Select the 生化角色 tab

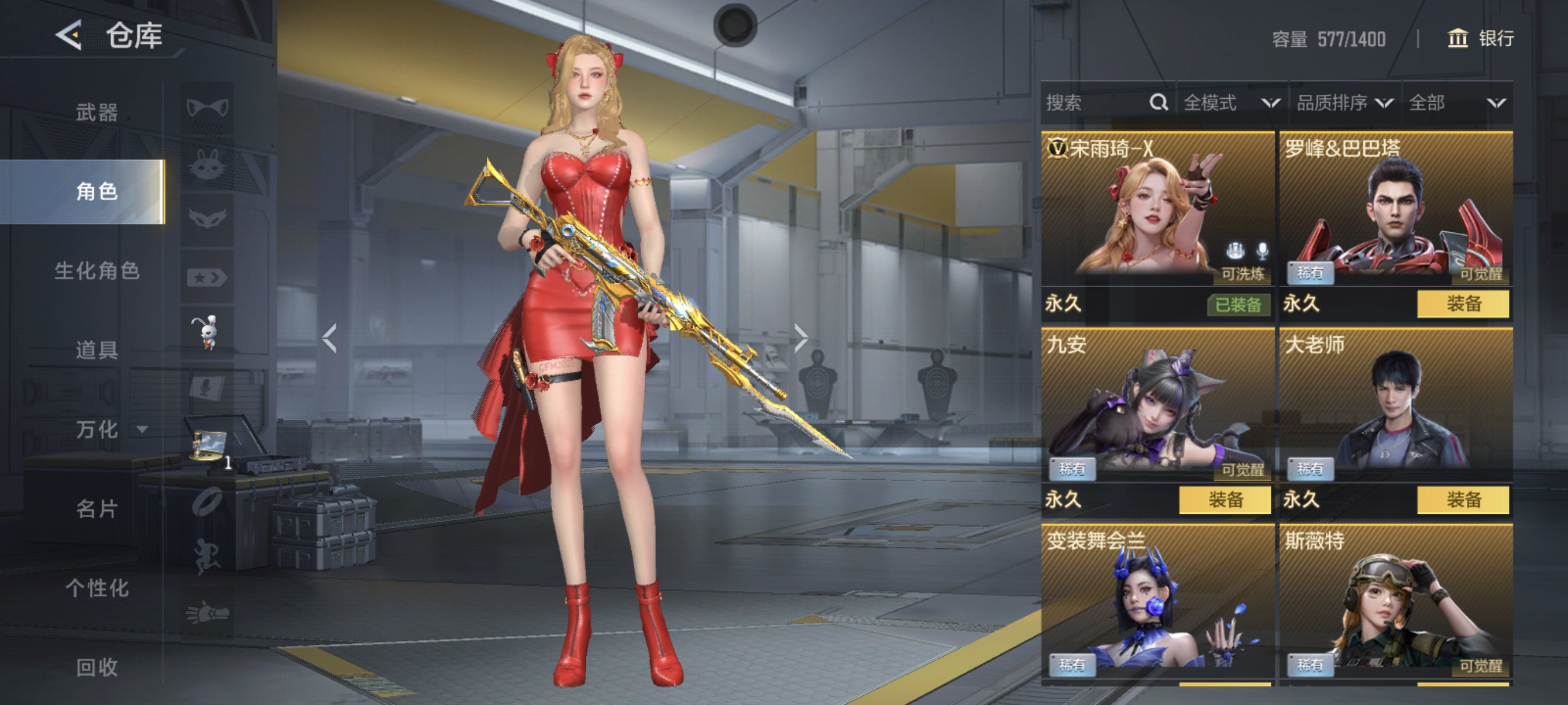pyautogui.click(x=97, y=270)
